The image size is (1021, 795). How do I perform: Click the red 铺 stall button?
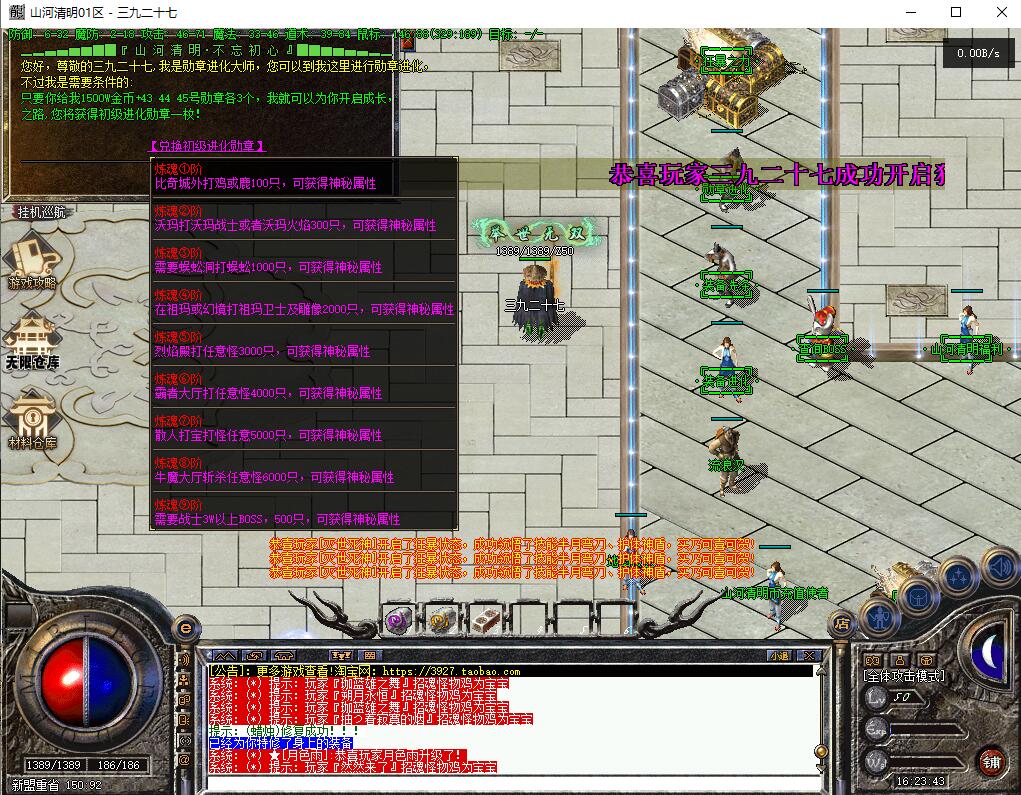[x=991, y=761]
